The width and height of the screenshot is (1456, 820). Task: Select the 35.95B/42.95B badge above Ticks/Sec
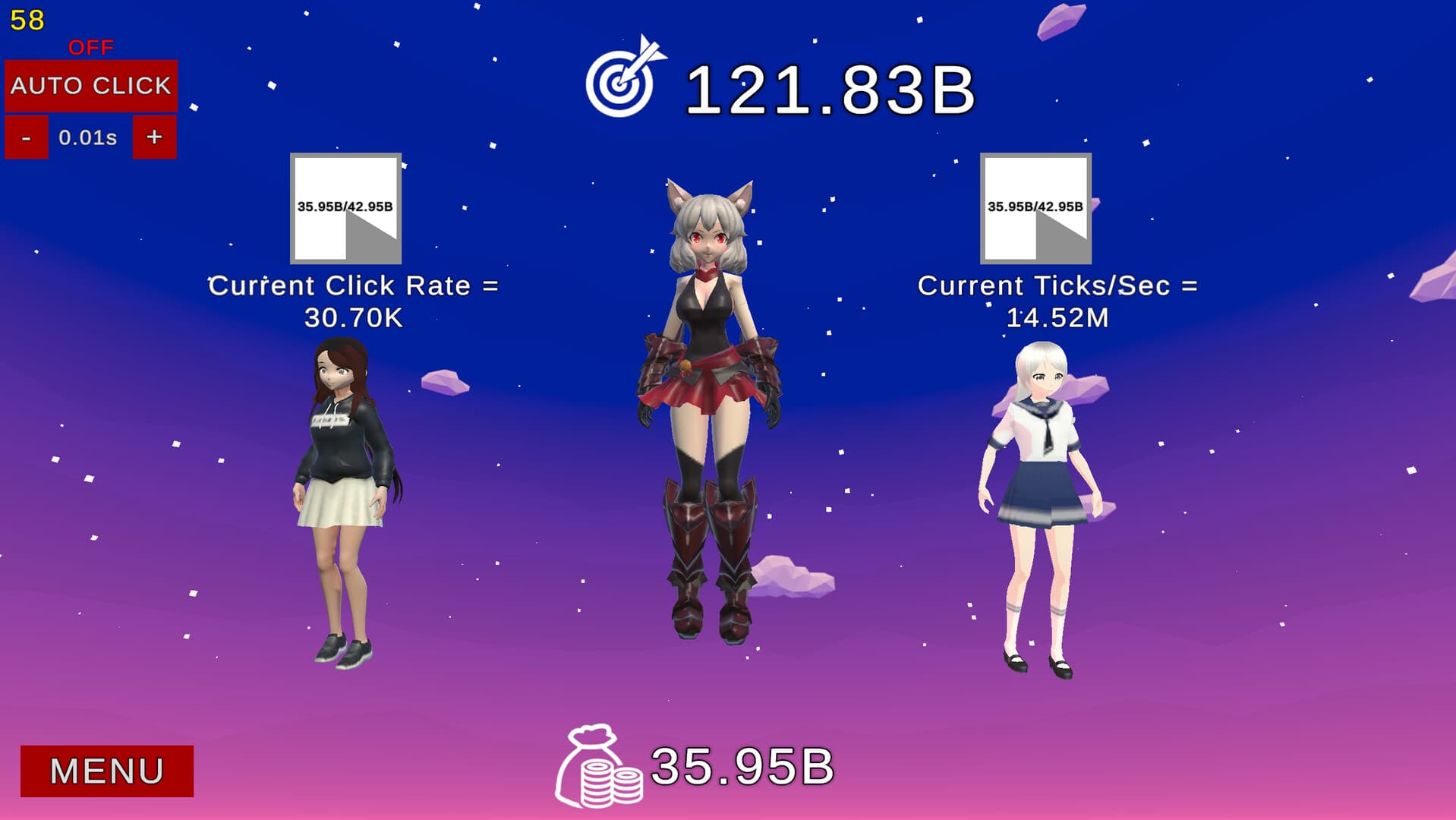point(1034,205)
